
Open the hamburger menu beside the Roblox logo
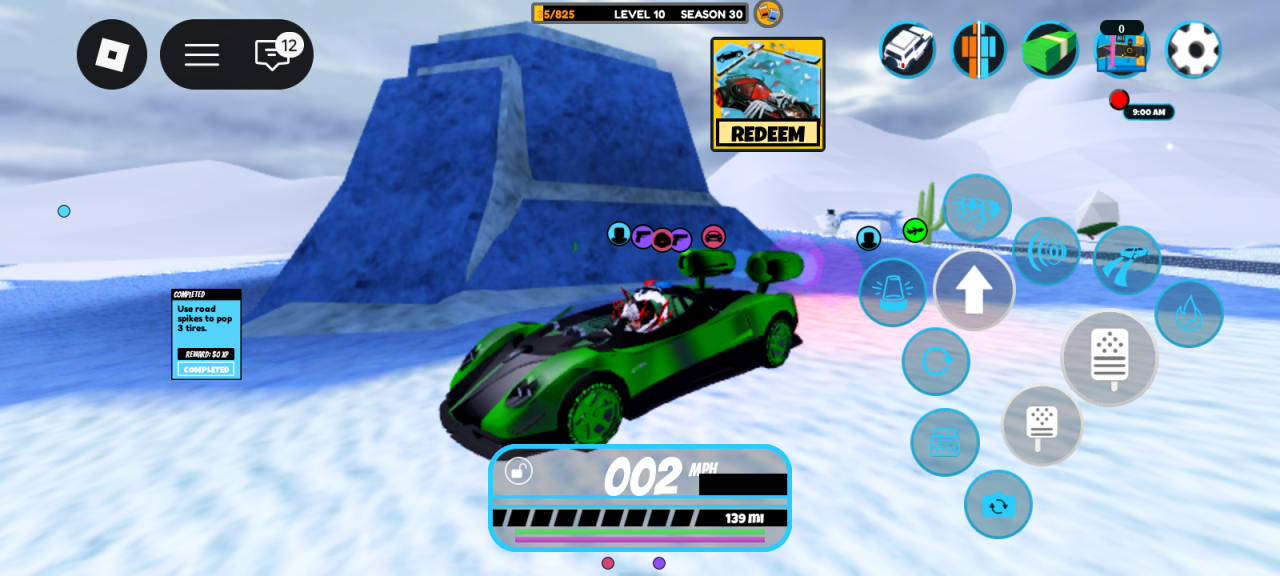coord(201,54)
